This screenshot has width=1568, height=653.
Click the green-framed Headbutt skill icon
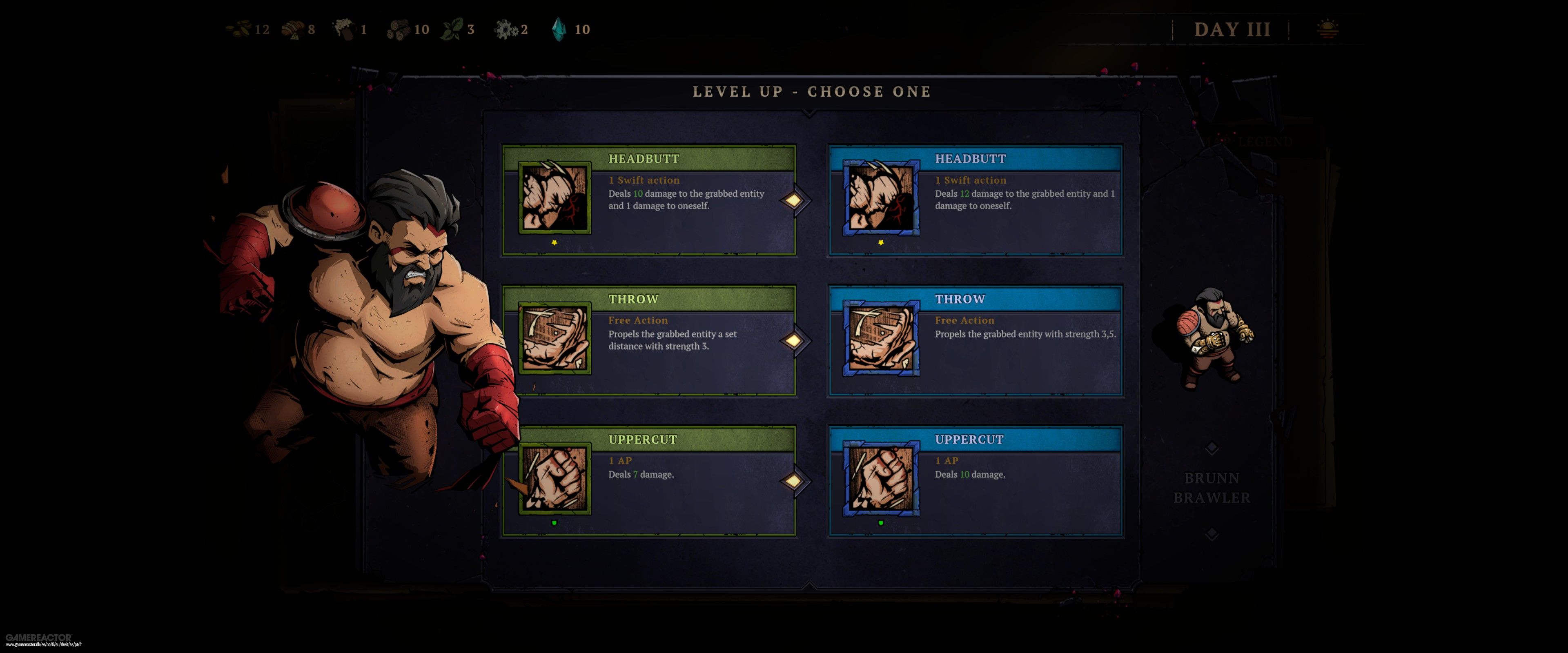(x=555, y=198)
